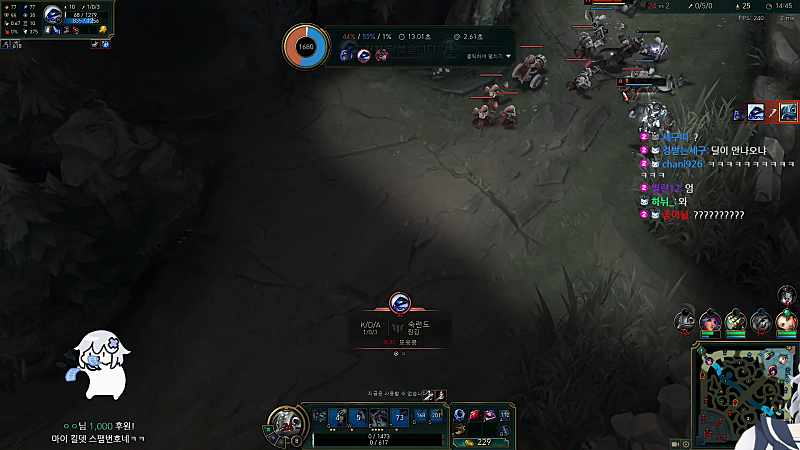Activate the Q ability icon

point(336,417)
